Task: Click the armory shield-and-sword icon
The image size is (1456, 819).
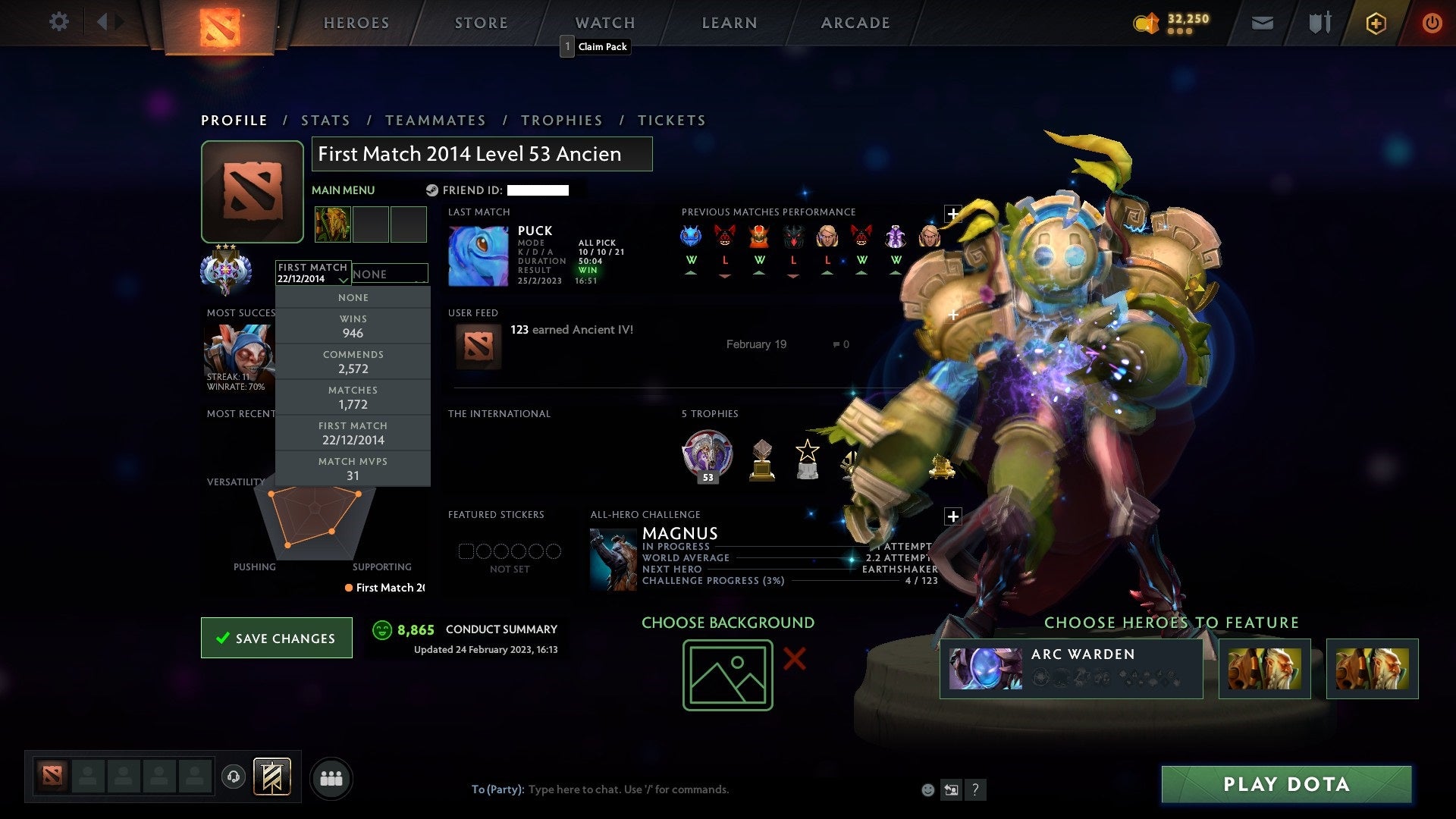Action: [x=1319, y=23]
